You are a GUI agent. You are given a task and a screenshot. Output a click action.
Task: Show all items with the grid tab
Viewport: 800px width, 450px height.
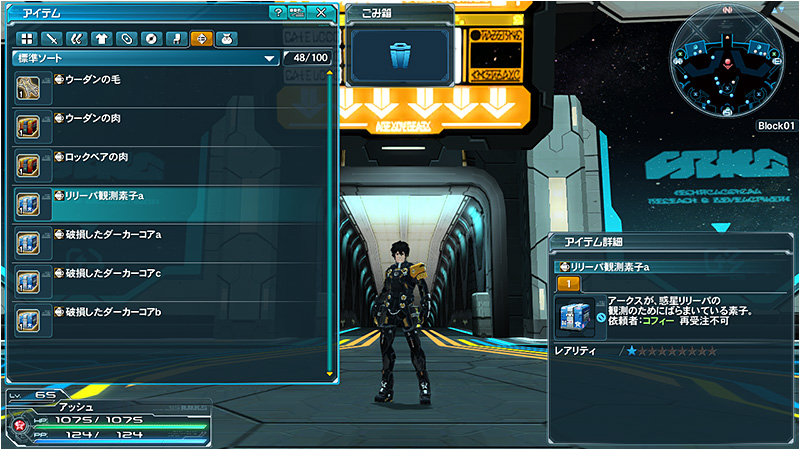27,39
